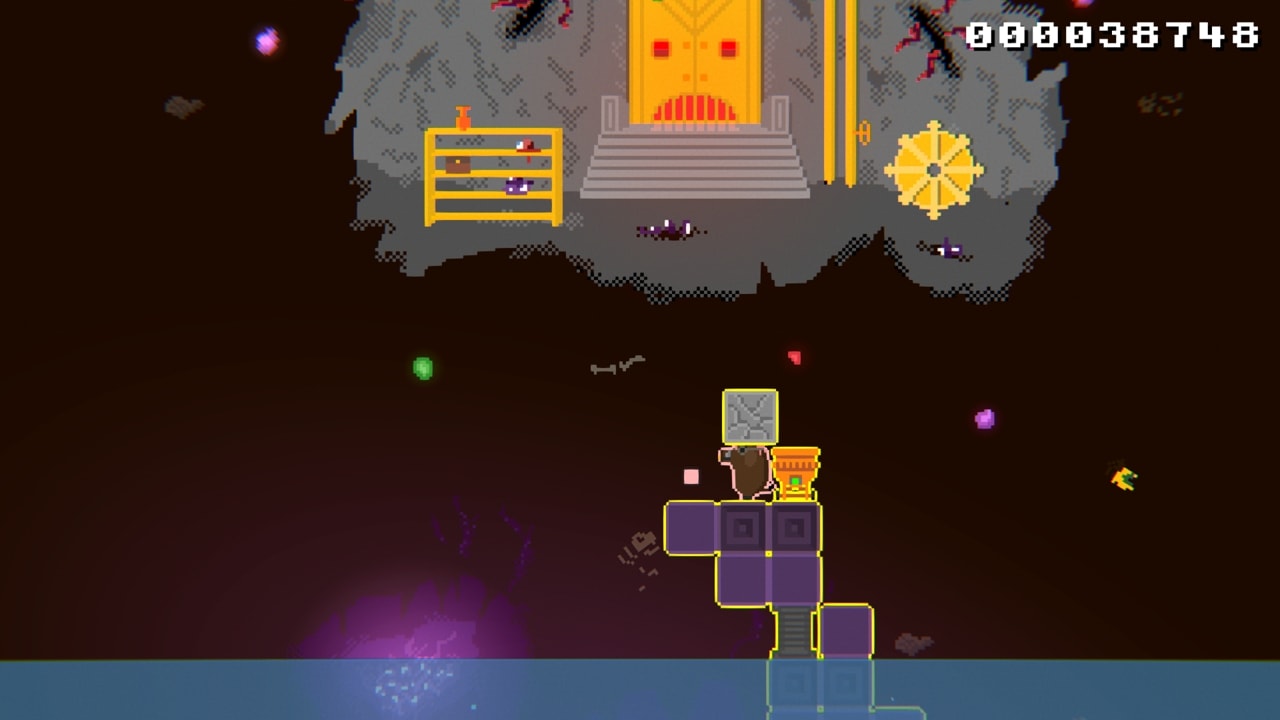Select the orange bottle atop the yellow shelf
Image resolution: width=1280 pixels, height=720 pixels.
[461, 115]
